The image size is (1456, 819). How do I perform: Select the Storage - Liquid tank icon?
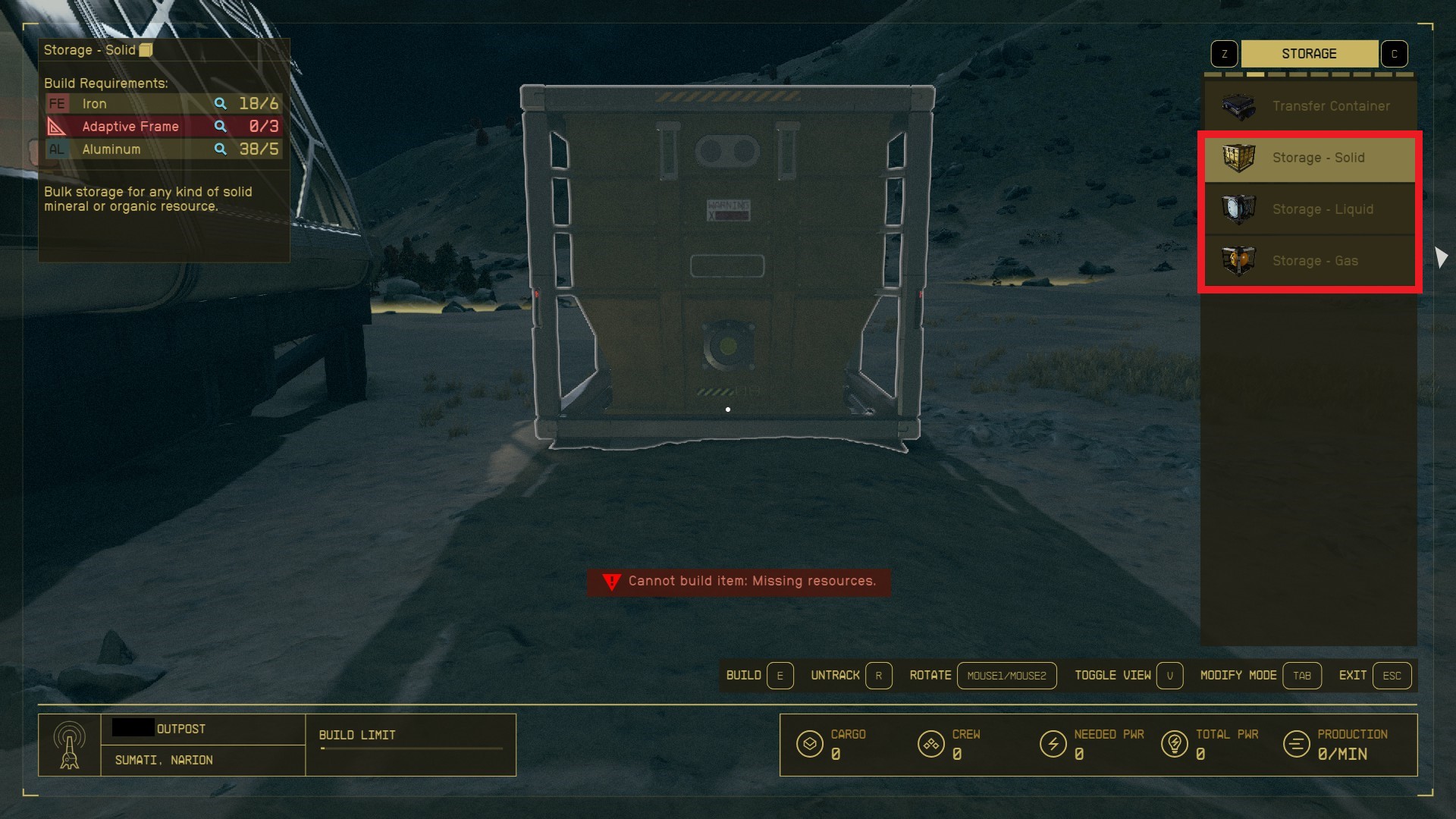[1238, 209]
